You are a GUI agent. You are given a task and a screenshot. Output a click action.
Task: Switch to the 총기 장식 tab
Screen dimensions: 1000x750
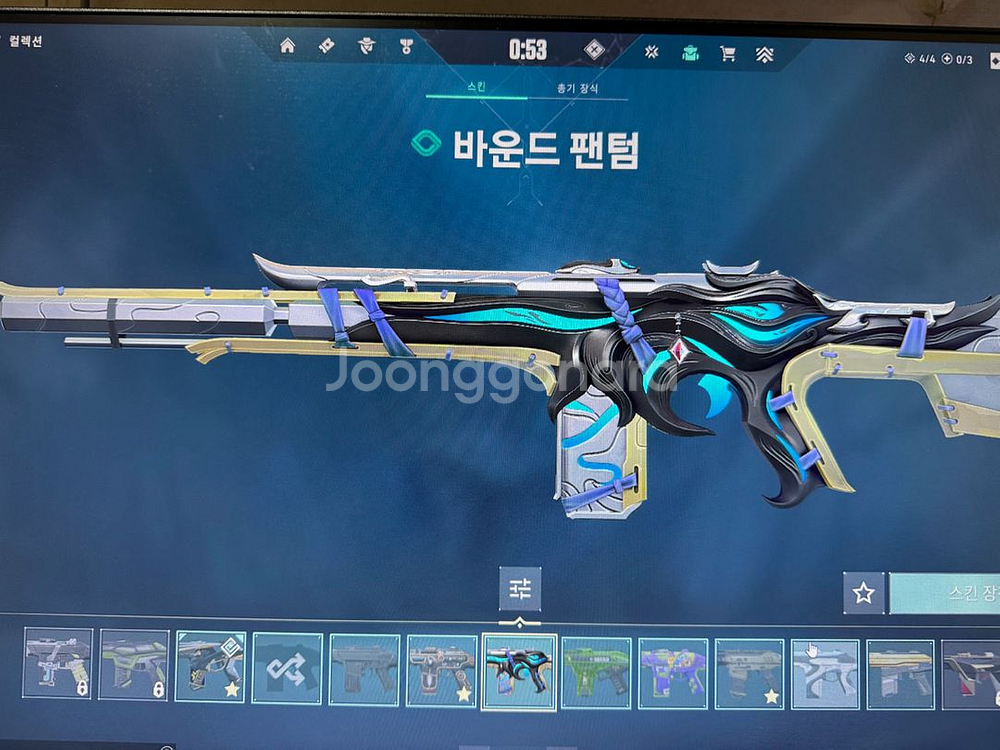(577, 89)
